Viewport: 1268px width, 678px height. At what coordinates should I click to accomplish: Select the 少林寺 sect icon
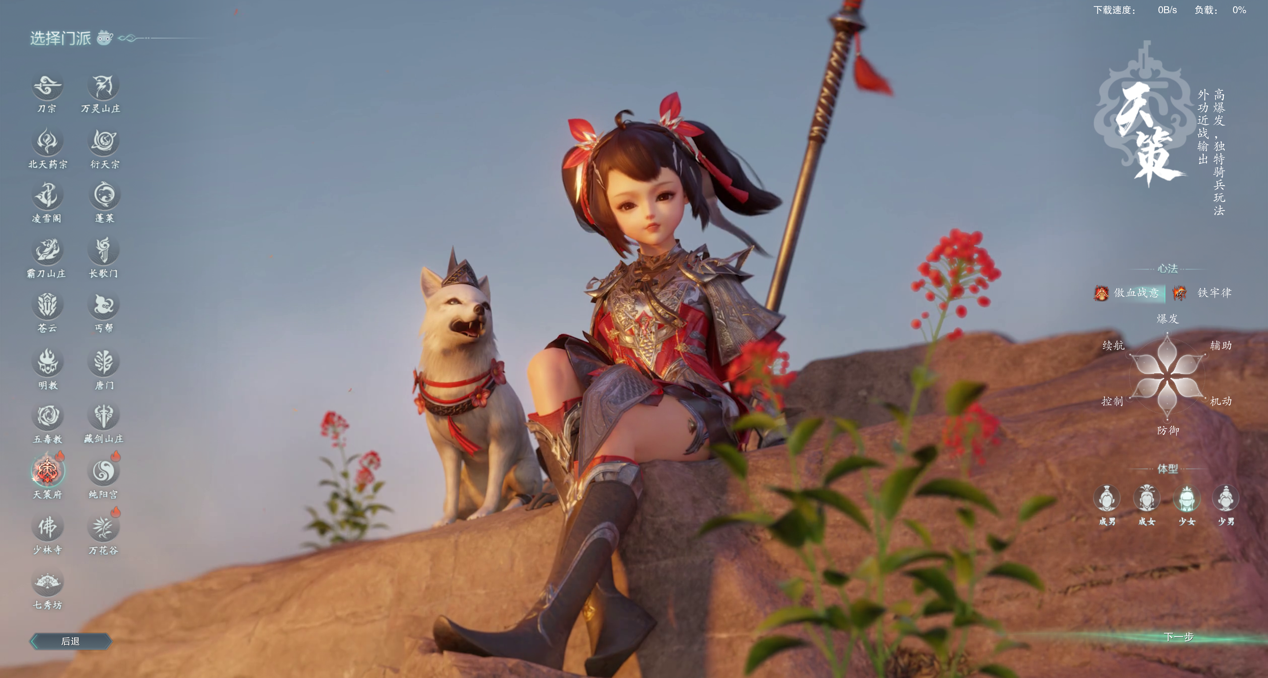[x=47, y=527]
